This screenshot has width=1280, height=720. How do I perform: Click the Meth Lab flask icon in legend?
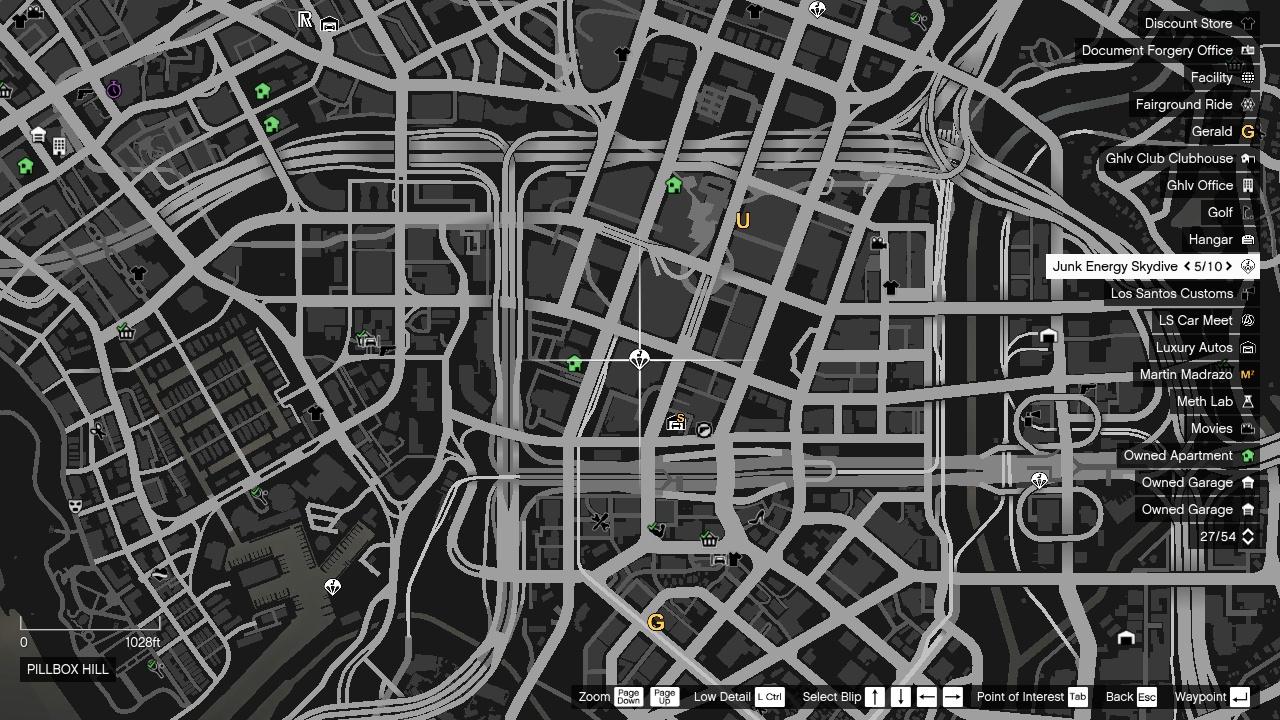1246,401
